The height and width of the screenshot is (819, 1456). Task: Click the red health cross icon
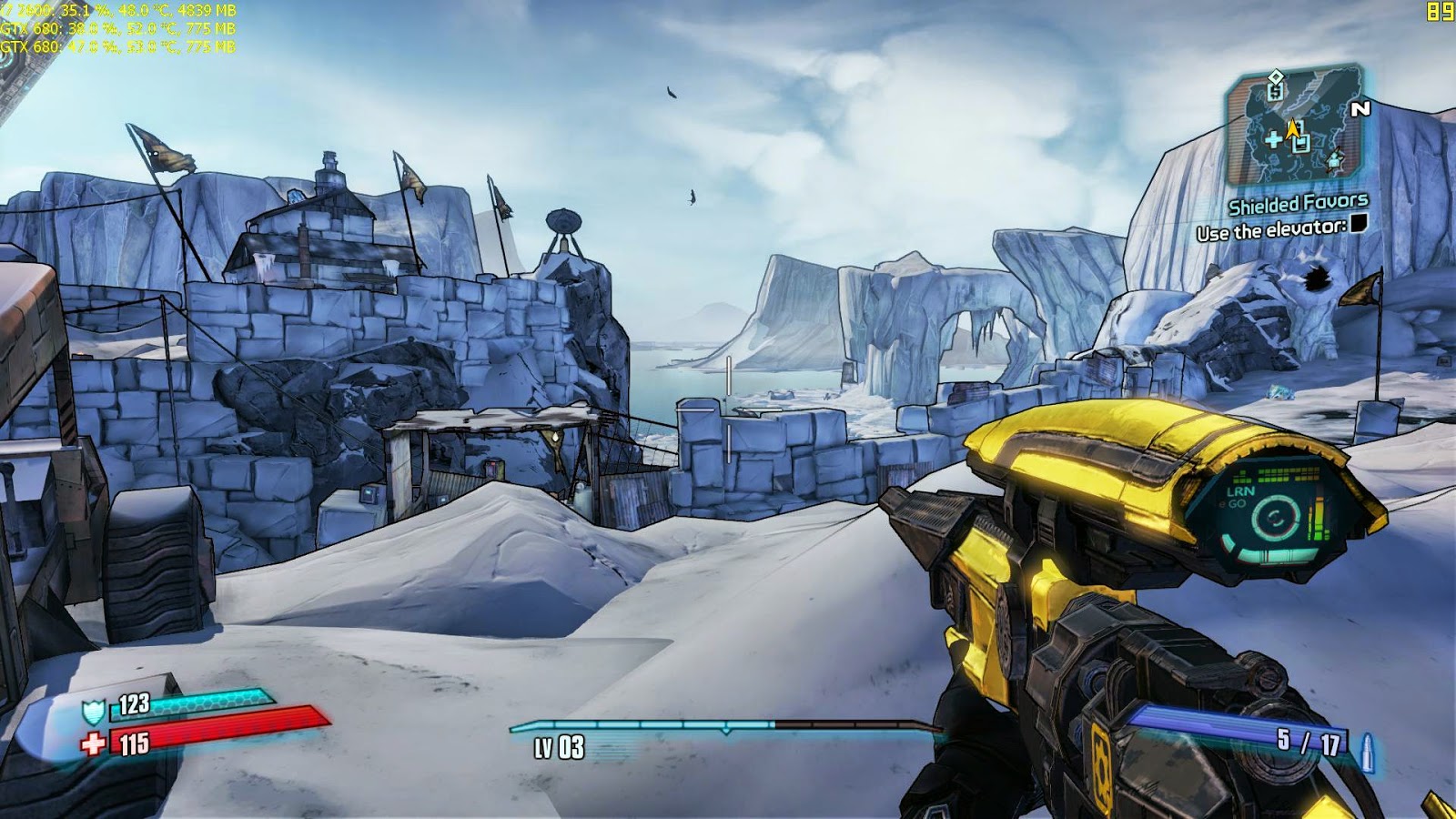point(93,745)
